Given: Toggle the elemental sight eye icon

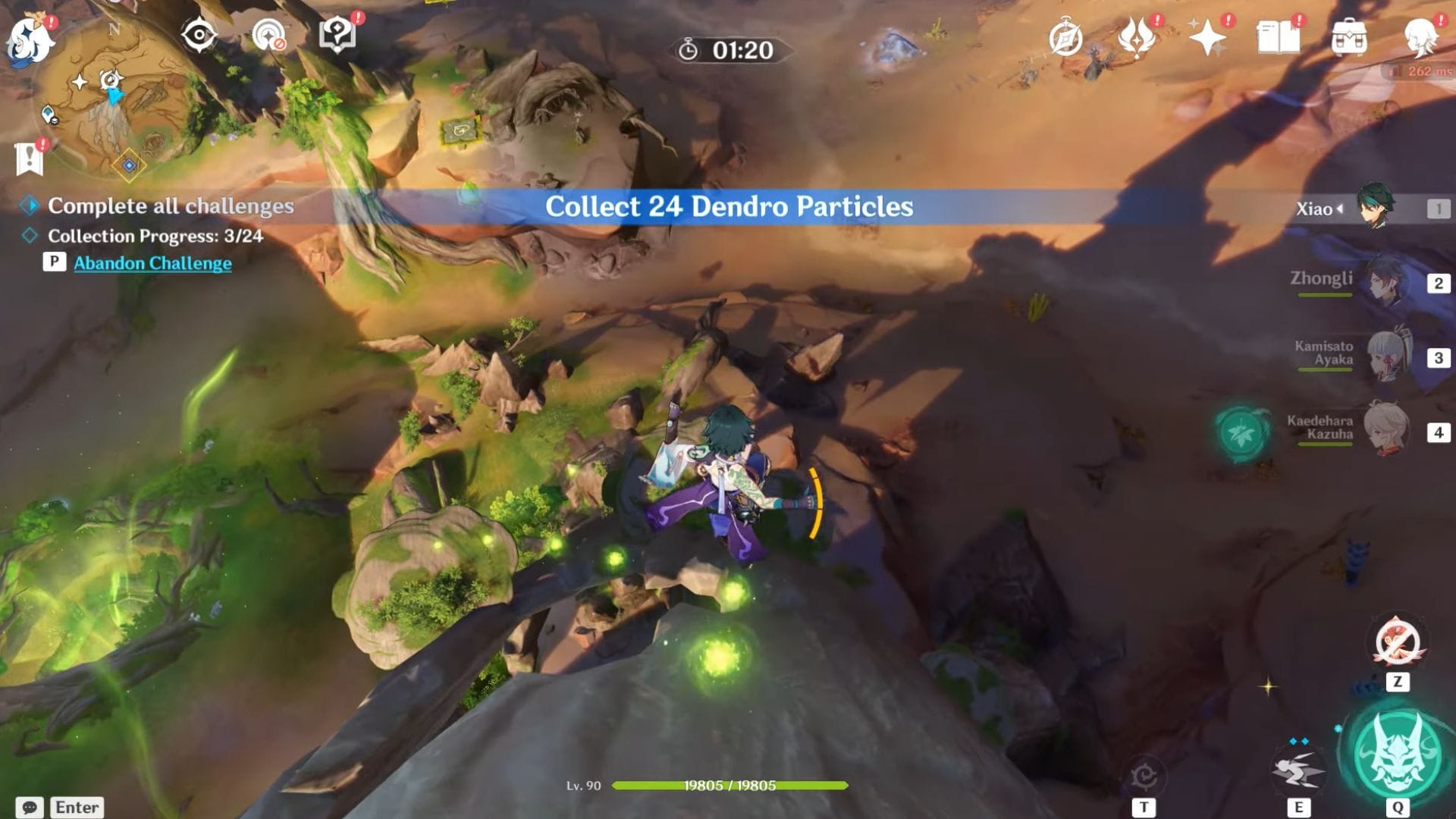Looking at the screenshot, I should pos(199,35).
